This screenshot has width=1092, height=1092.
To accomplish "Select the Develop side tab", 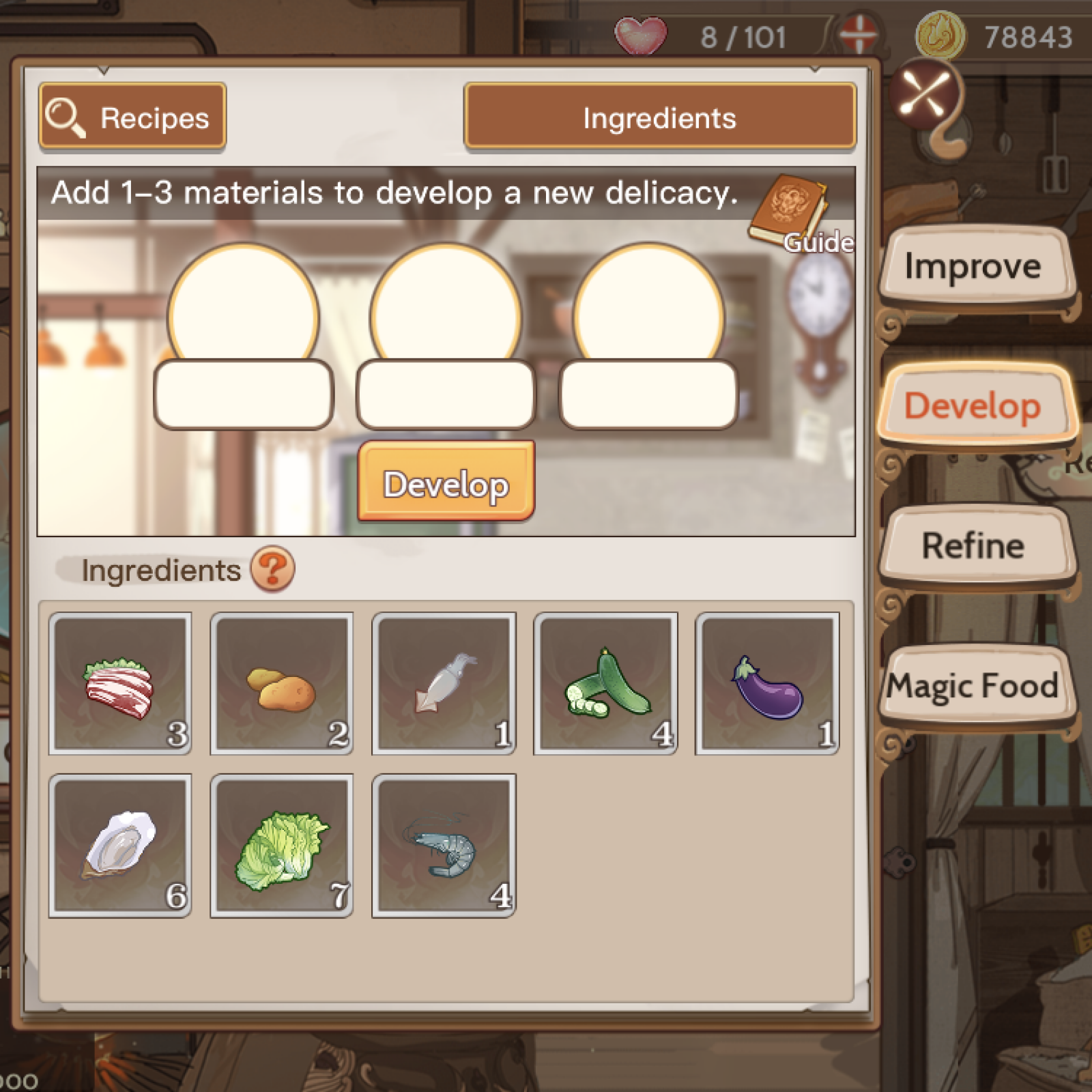I will [x=973, y=405].
